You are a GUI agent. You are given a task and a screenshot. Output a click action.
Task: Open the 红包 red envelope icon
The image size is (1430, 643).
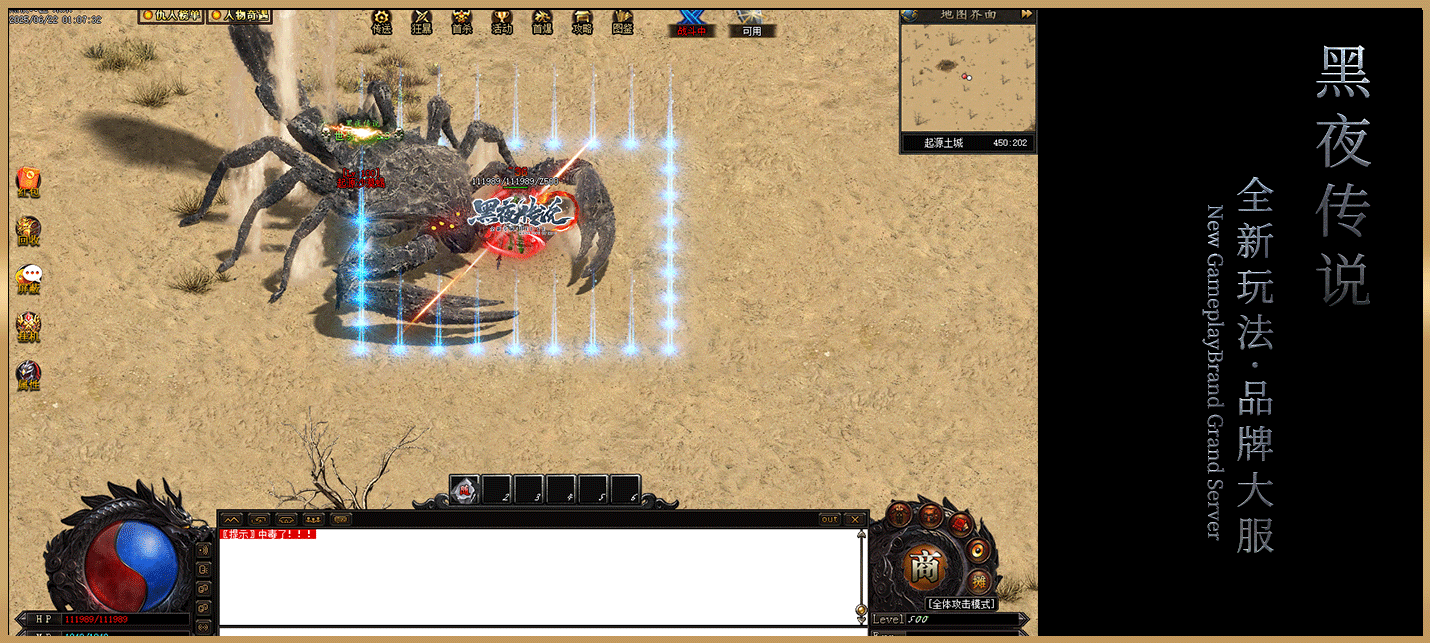(x=29, y=182)
